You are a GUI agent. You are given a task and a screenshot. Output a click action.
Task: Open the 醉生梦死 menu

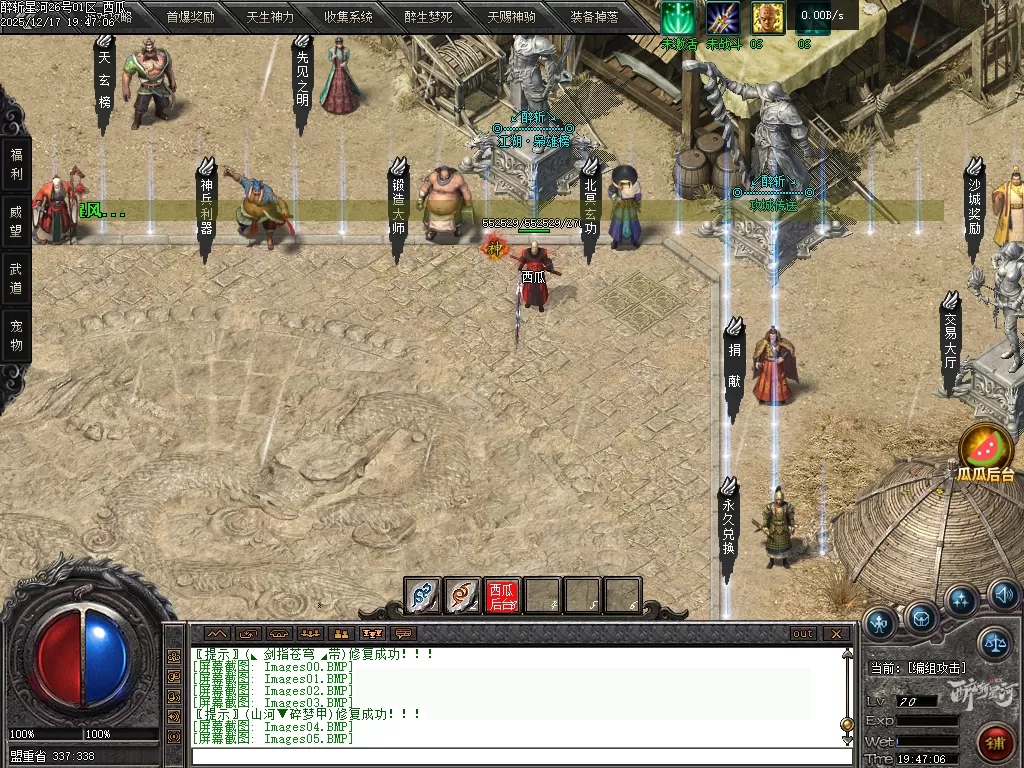tap(428, 17)
